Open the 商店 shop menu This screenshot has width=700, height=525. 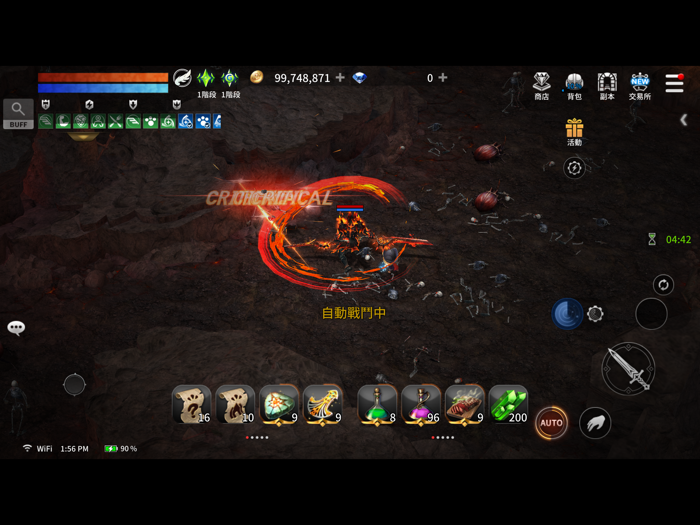(541, 85)
